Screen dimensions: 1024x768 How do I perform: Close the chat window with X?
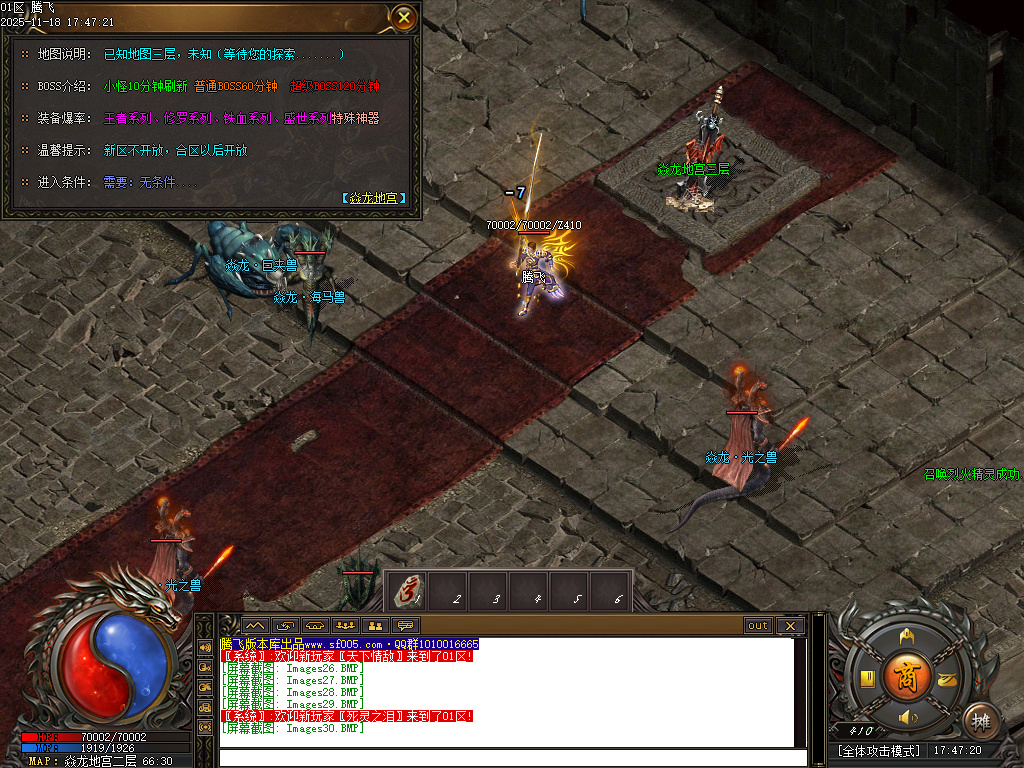[x=790, y=626]
